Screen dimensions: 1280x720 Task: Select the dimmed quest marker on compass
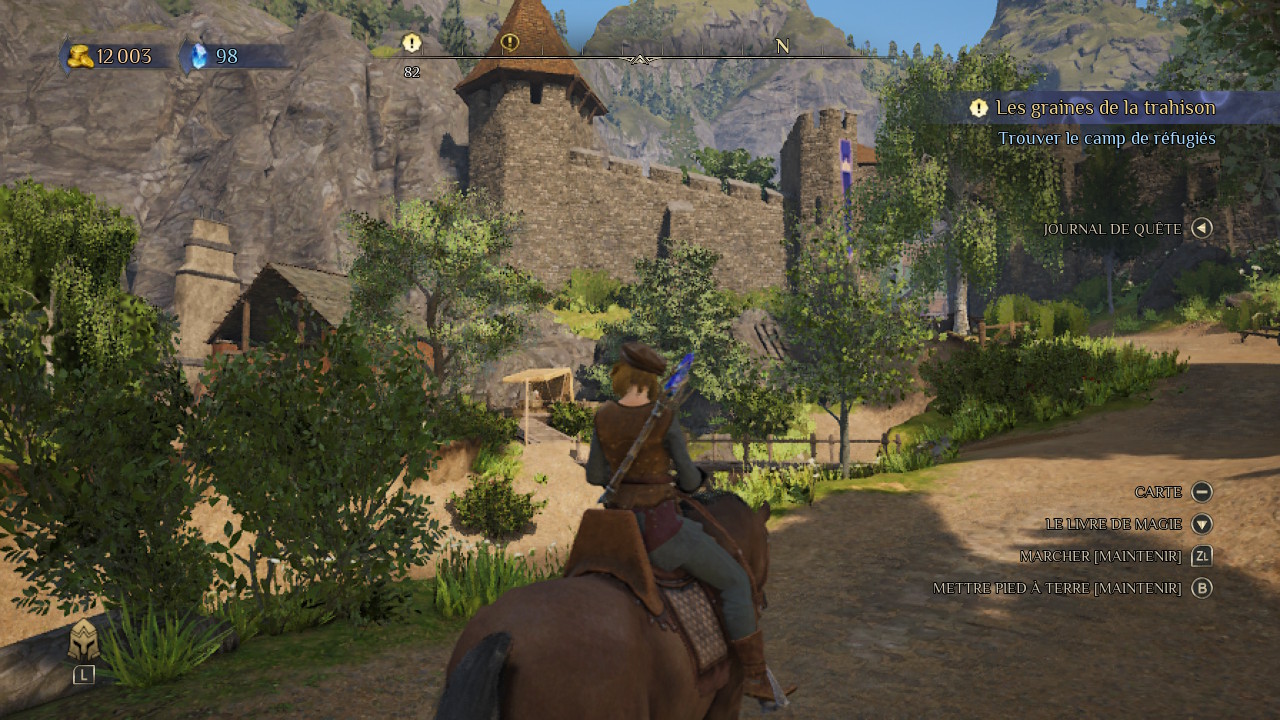(x=510, y=43)
